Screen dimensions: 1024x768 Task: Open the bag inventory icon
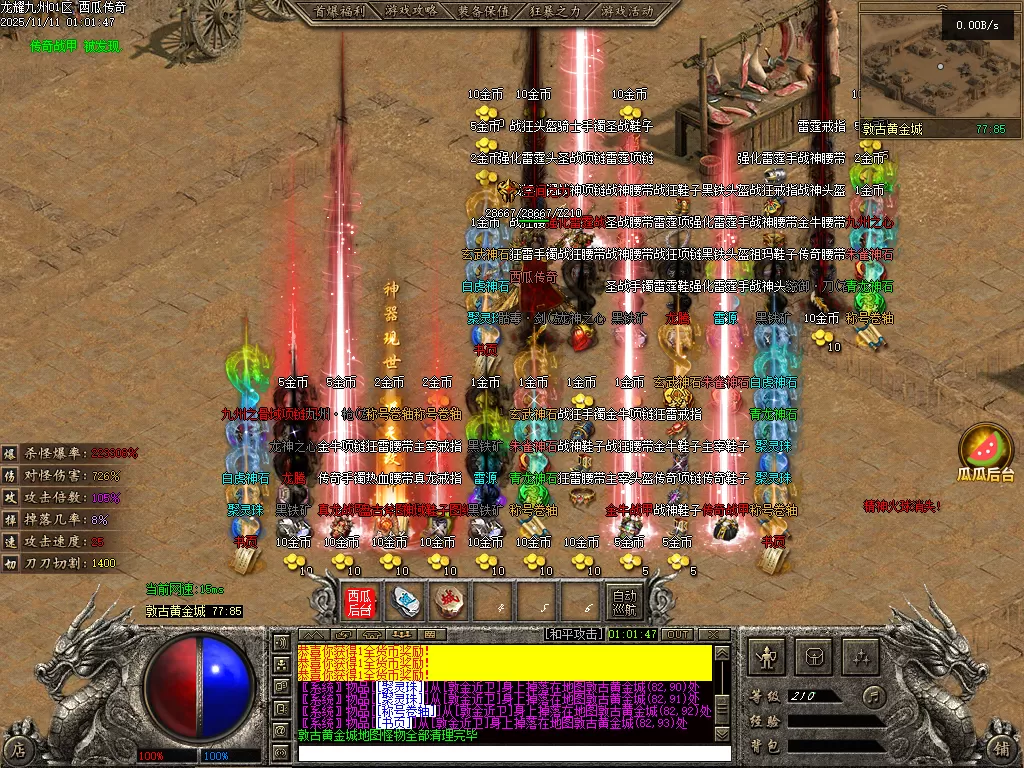tap(814, 657)
